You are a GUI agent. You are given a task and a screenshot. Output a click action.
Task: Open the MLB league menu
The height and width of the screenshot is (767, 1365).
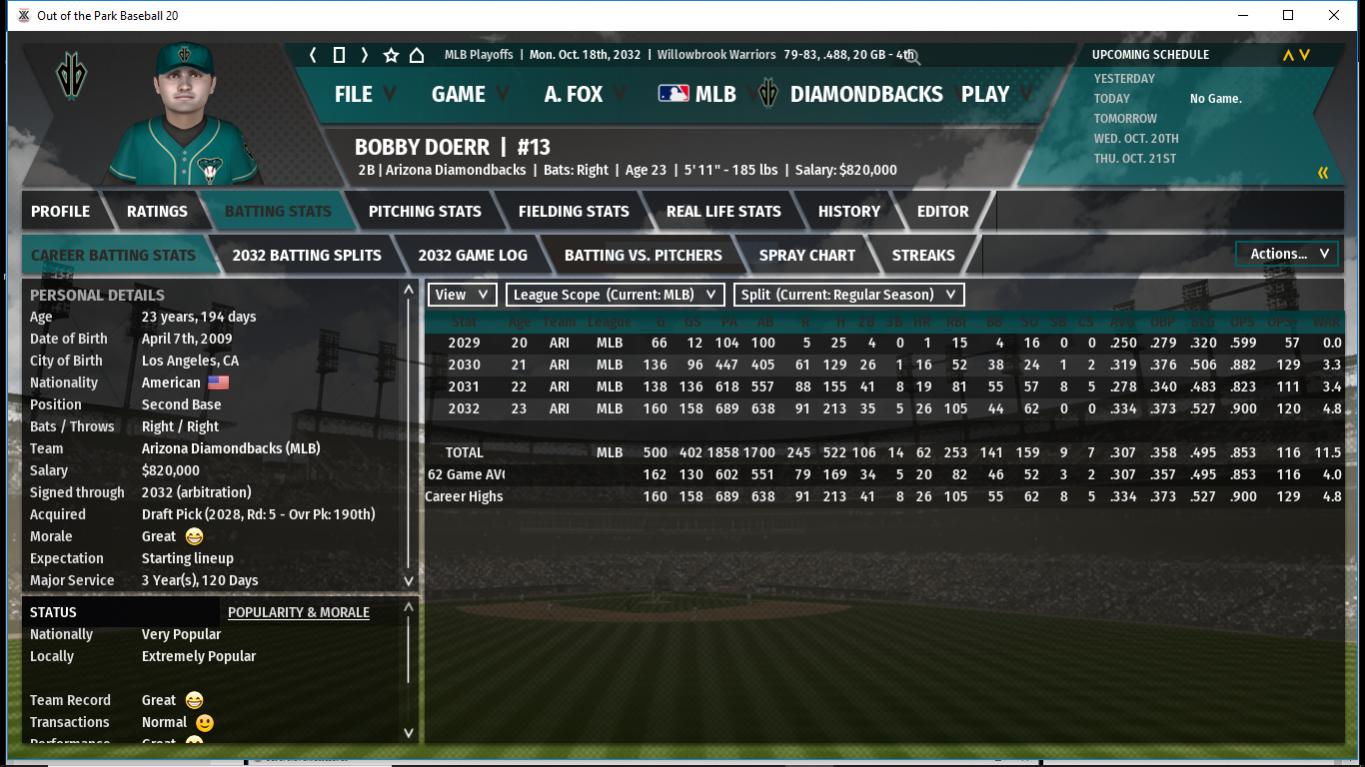[x=698, y=94]
